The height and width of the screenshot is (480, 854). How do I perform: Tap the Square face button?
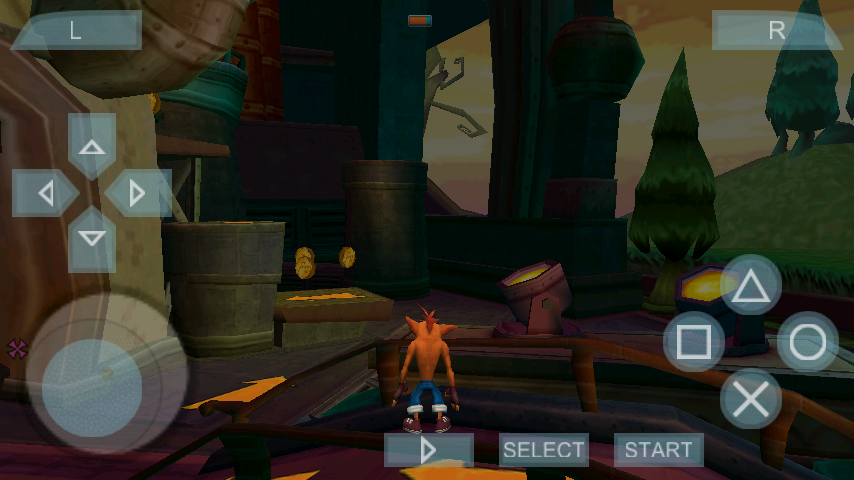point(694,343)
